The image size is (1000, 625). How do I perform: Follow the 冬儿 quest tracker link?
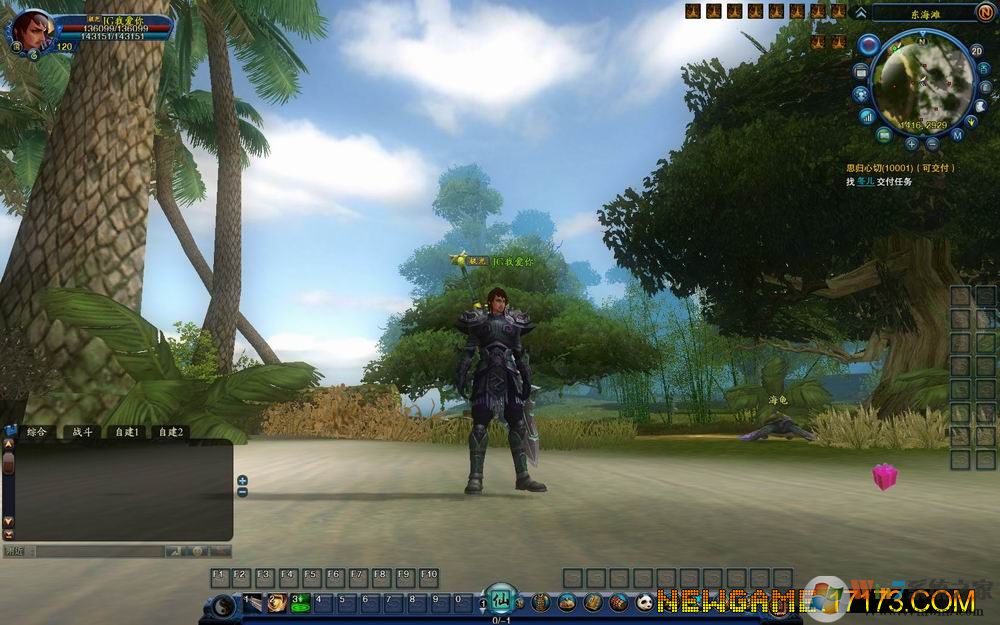(x=865, y=181)
